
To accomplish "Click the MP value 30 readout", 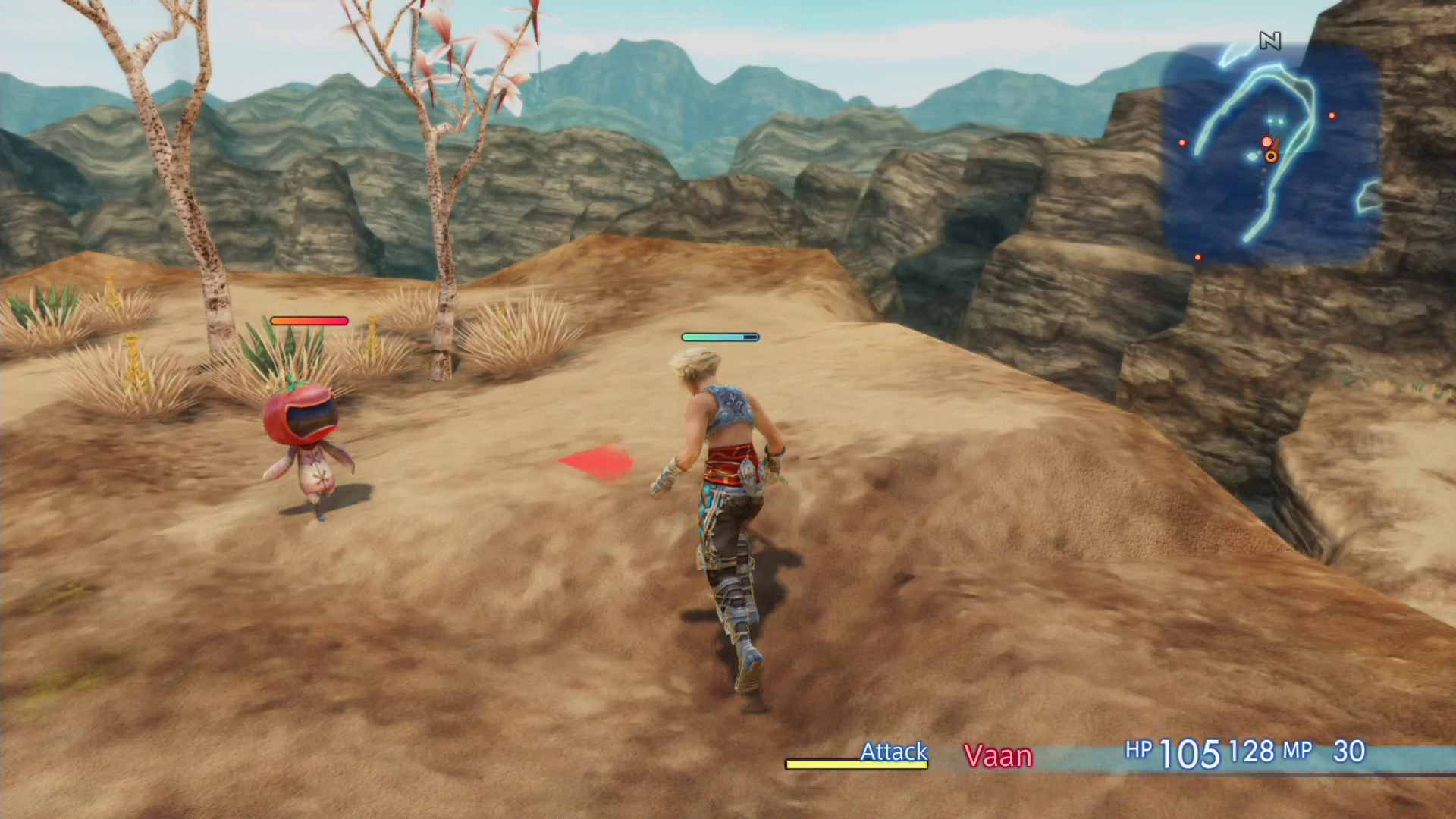I will 1349,752.
